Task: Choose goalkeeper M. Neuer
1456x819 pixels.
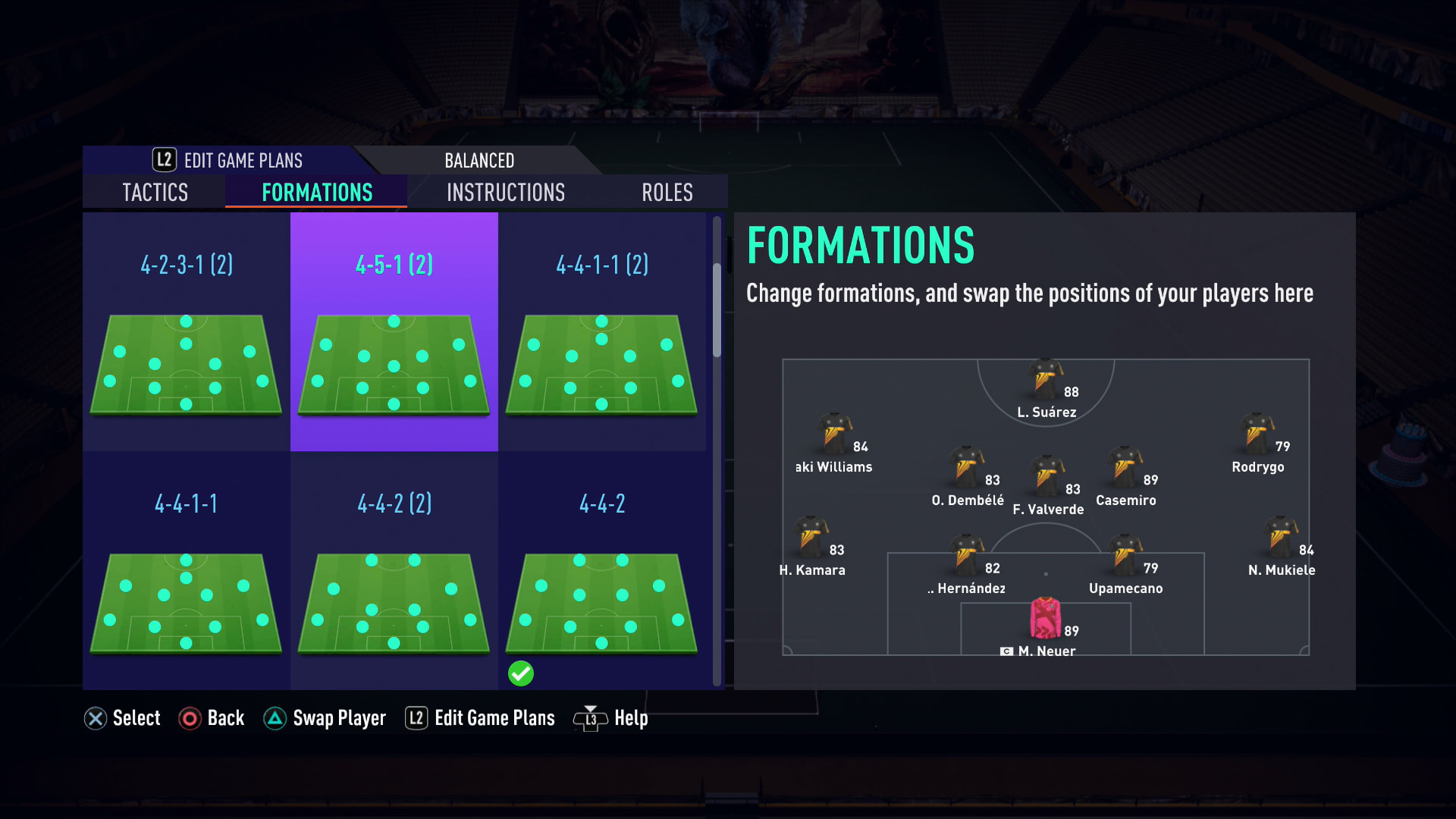Action: (x=1045, y=619)
